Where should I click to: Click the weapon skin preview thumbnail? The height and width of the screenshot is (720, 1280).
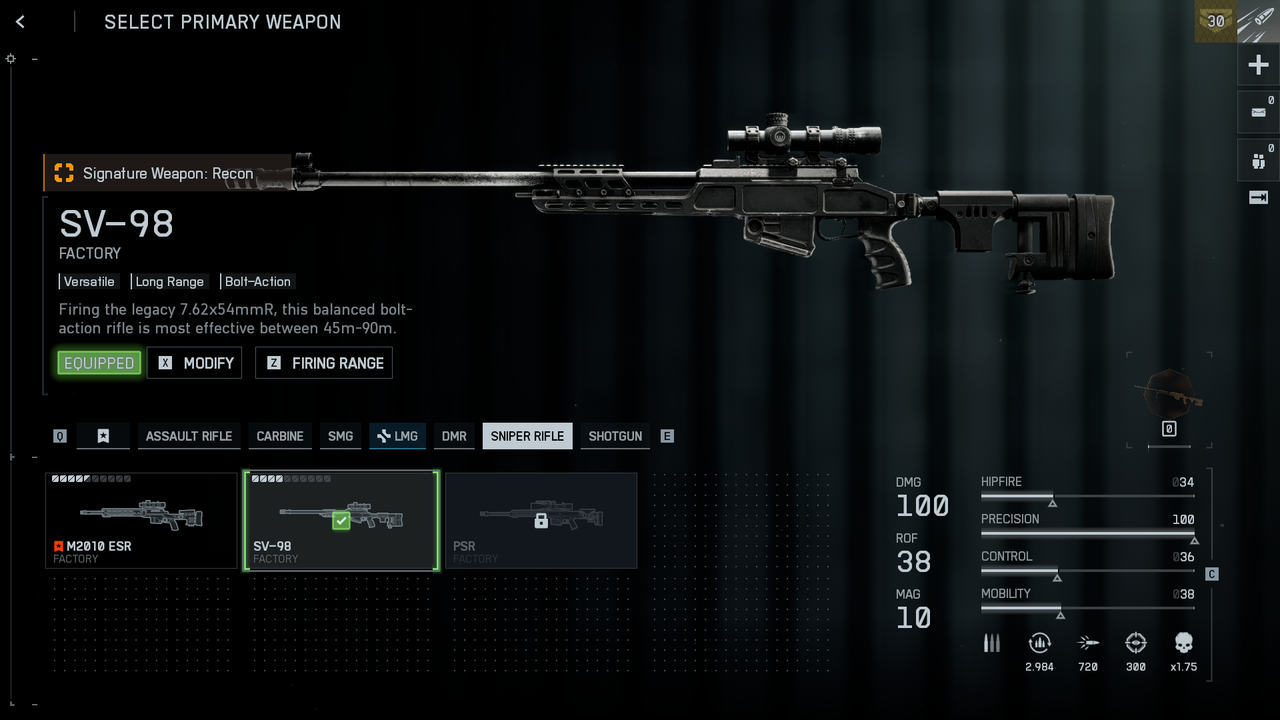[1169, 393]
